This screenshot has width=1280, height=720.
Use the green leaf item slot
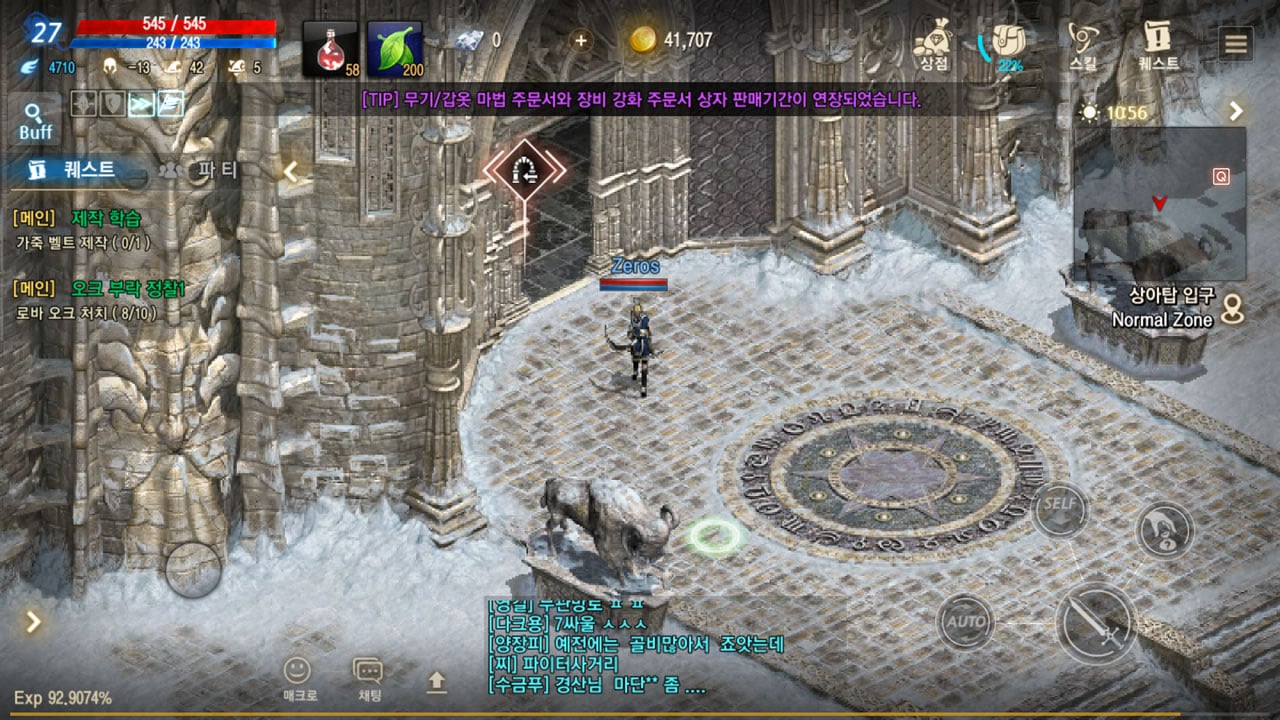coord(395,49)
